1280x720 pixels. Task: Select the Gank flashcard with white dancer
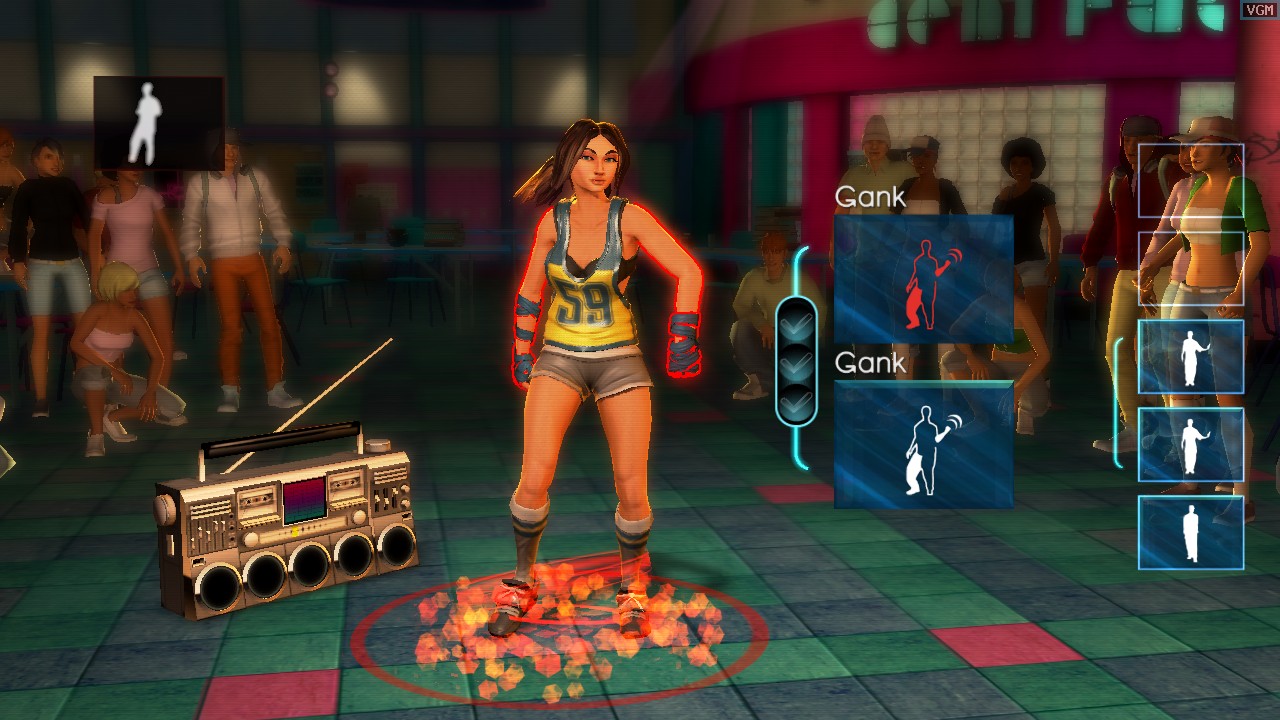click(x=923, y=444)
